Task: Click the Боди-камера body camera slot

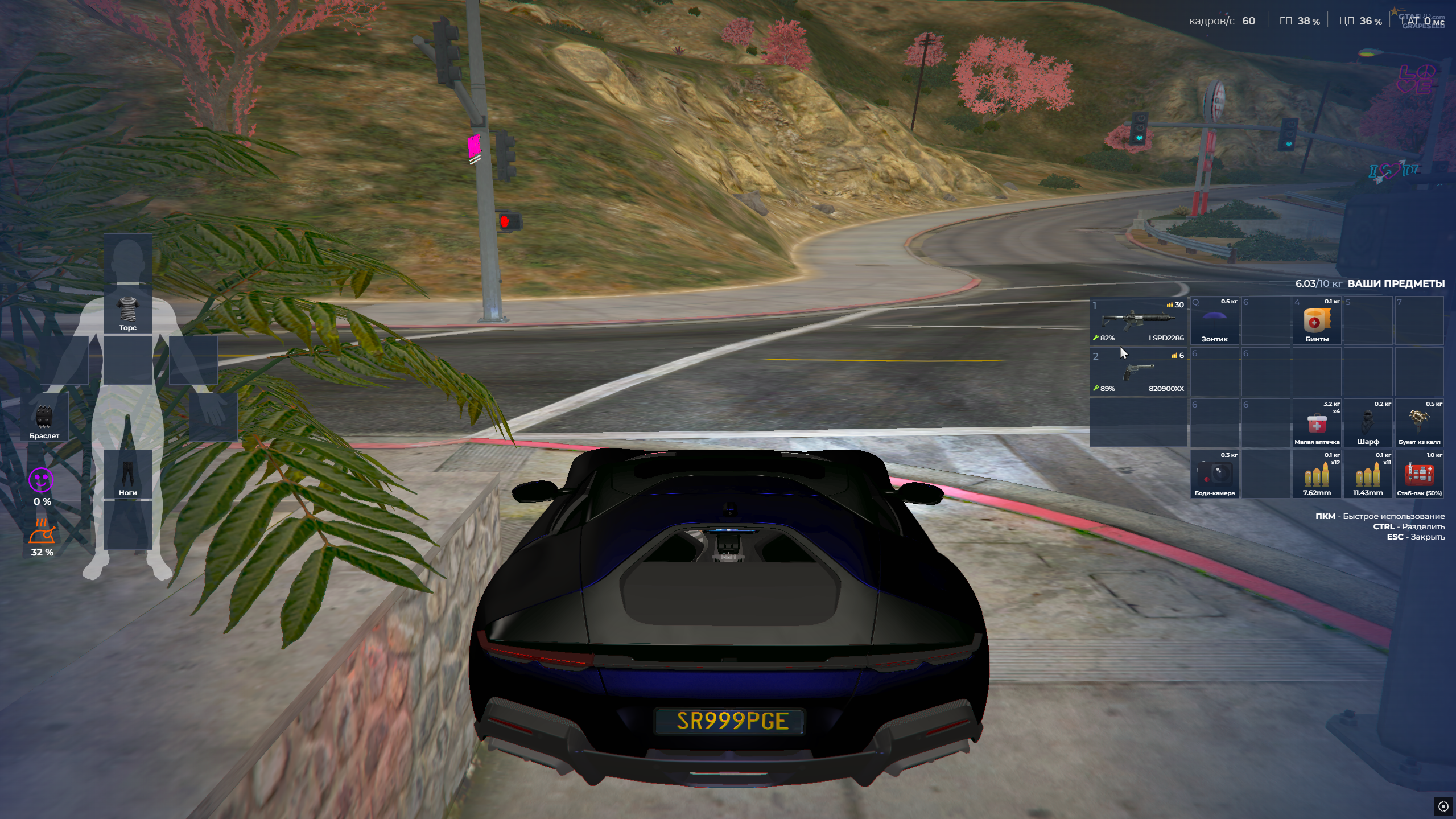Action: pyautogui.click(x=1214, y=474)
